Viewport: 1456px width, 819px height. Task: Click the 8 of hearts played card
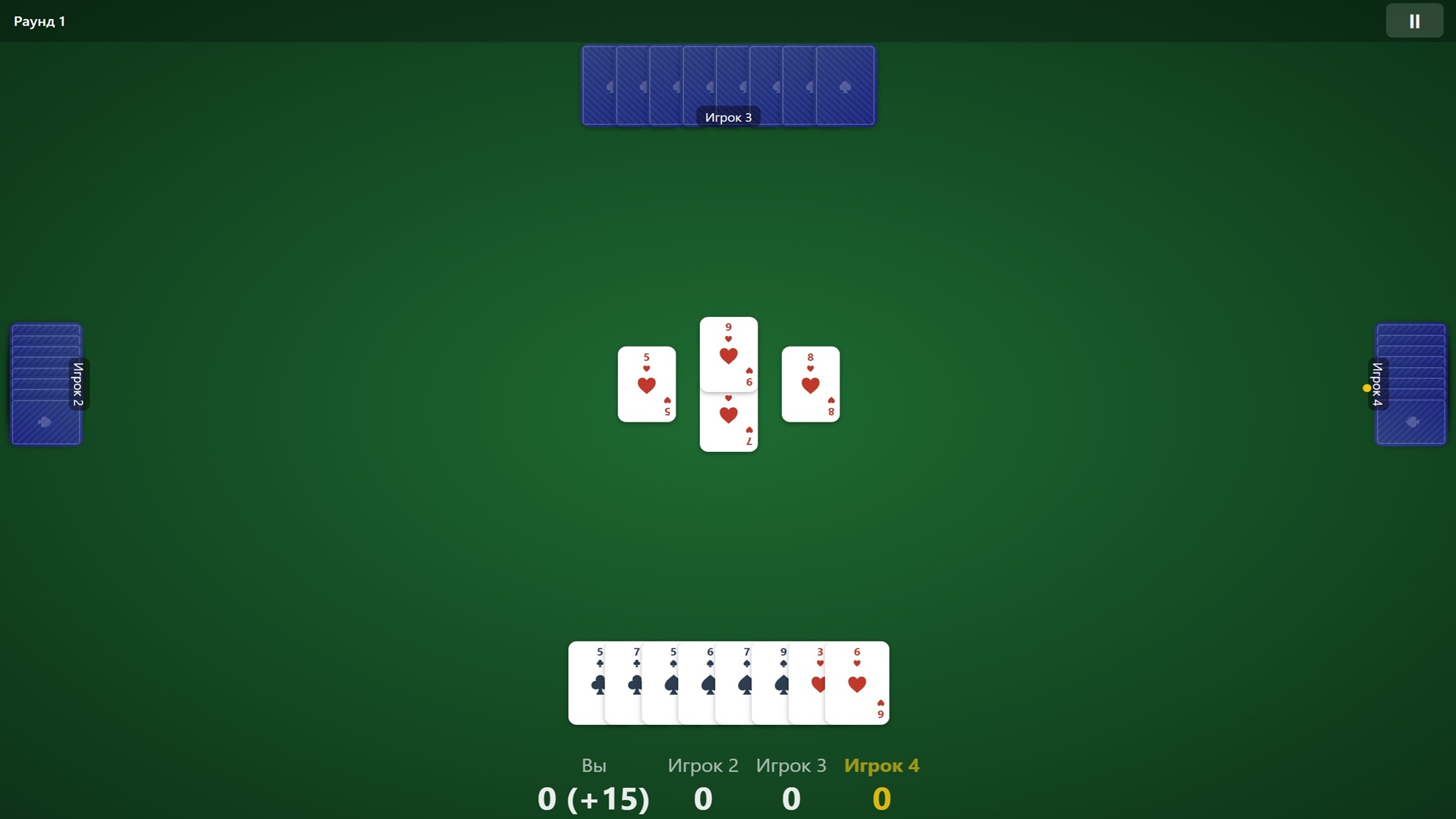810,384
